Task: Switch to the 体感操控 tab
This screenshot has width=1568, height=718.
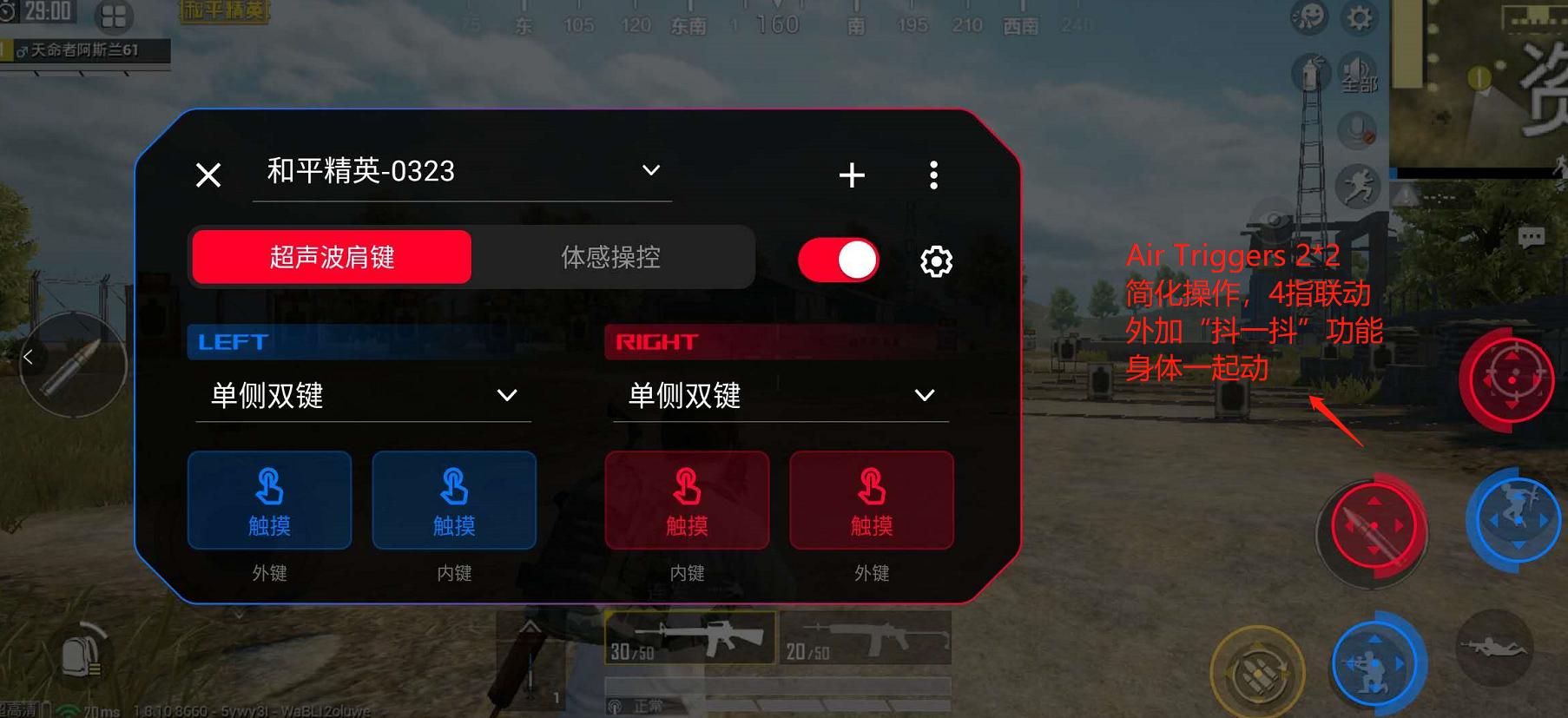Action: pyautogui.click(x=612, y=257)
